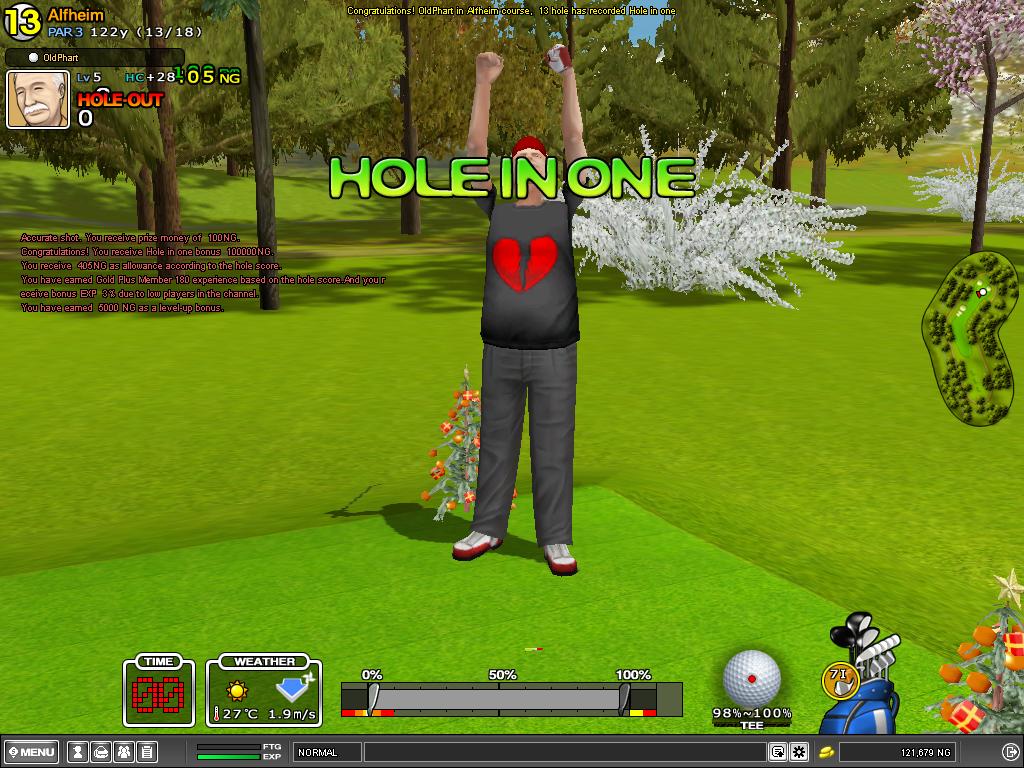Click the single player silhouette icon
The height and width of the screenshot is (768, 1024).
76,752
